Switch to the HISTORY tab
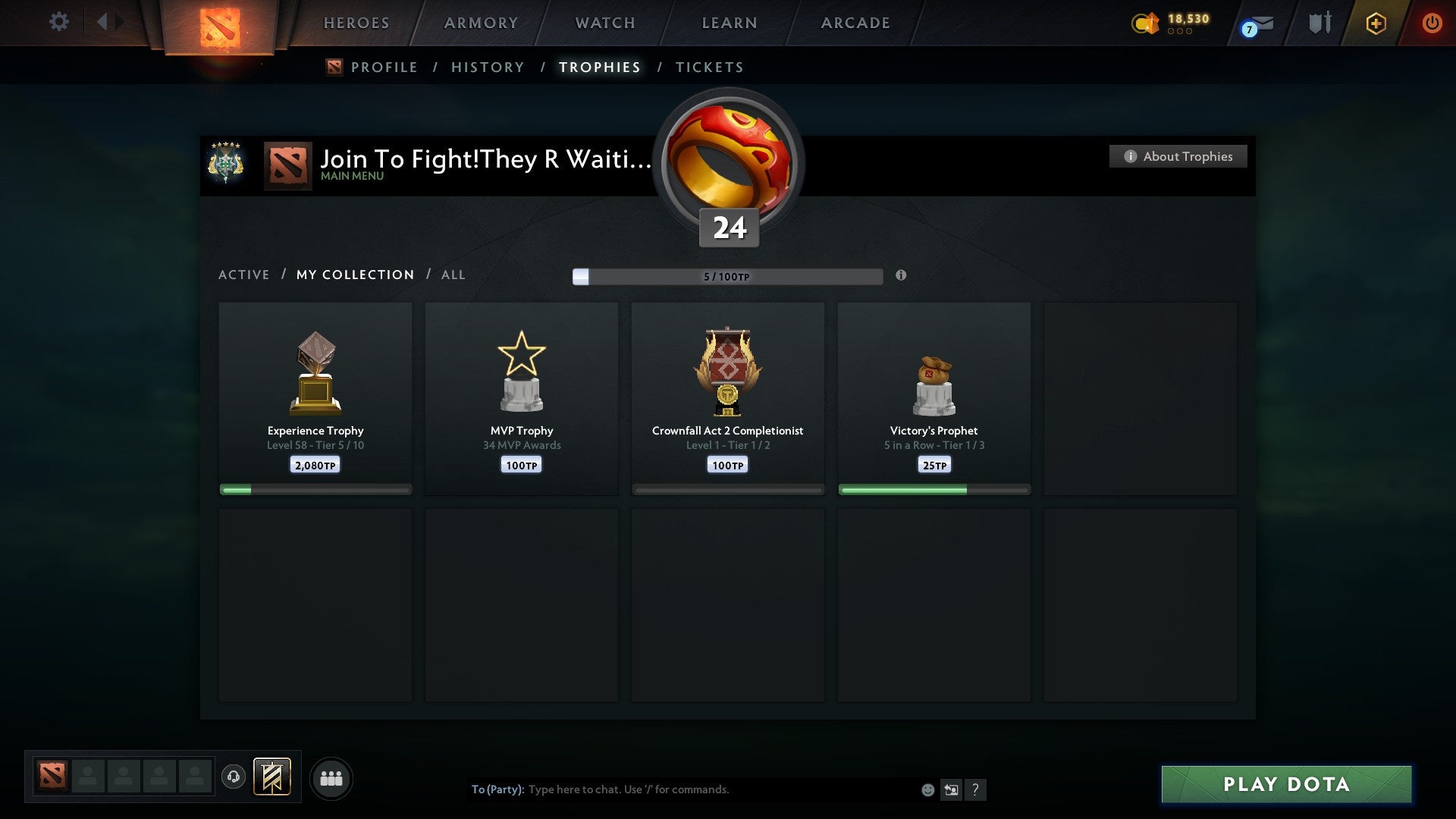 (487, 67)
